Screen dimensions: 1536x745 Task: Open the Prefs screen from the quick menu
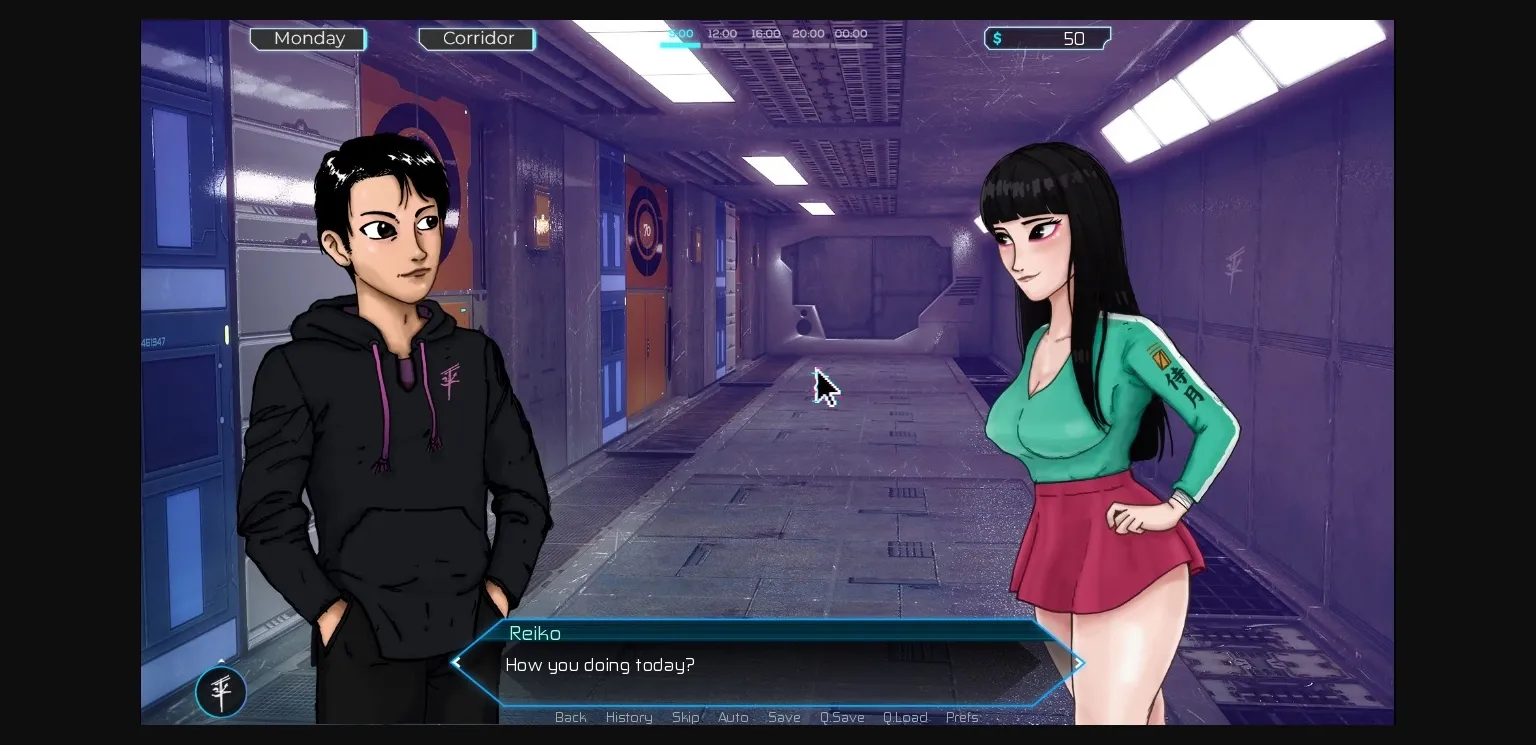[961, 717]
